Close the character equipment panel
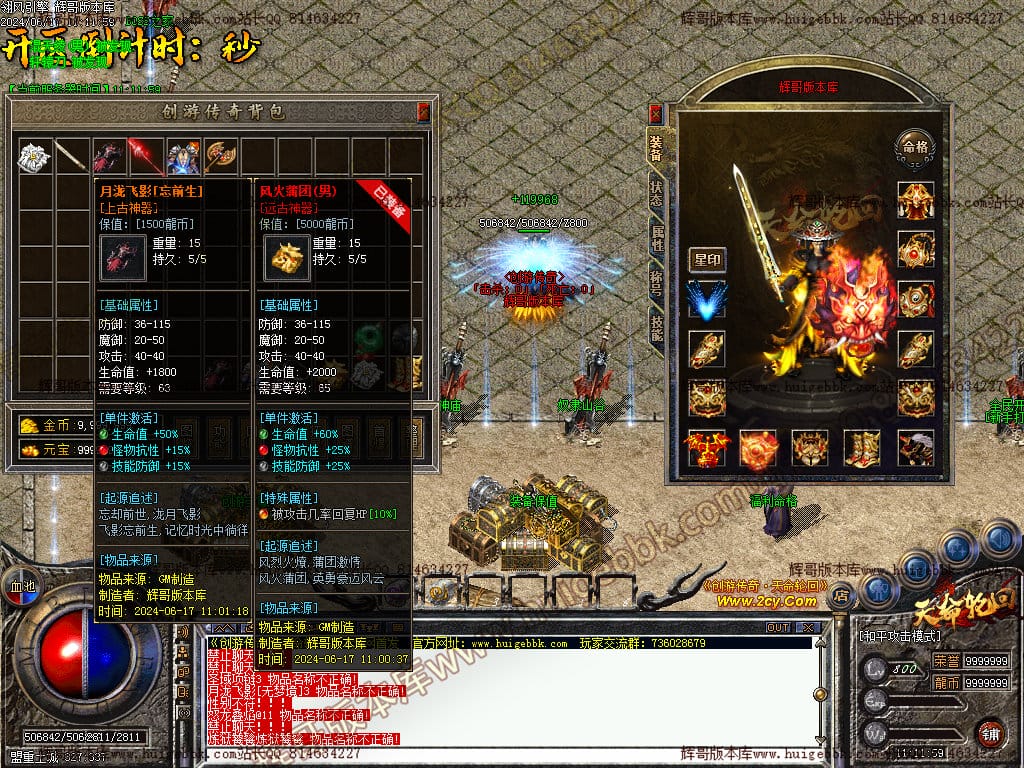1024x768 pixels. tap(655, 113)
